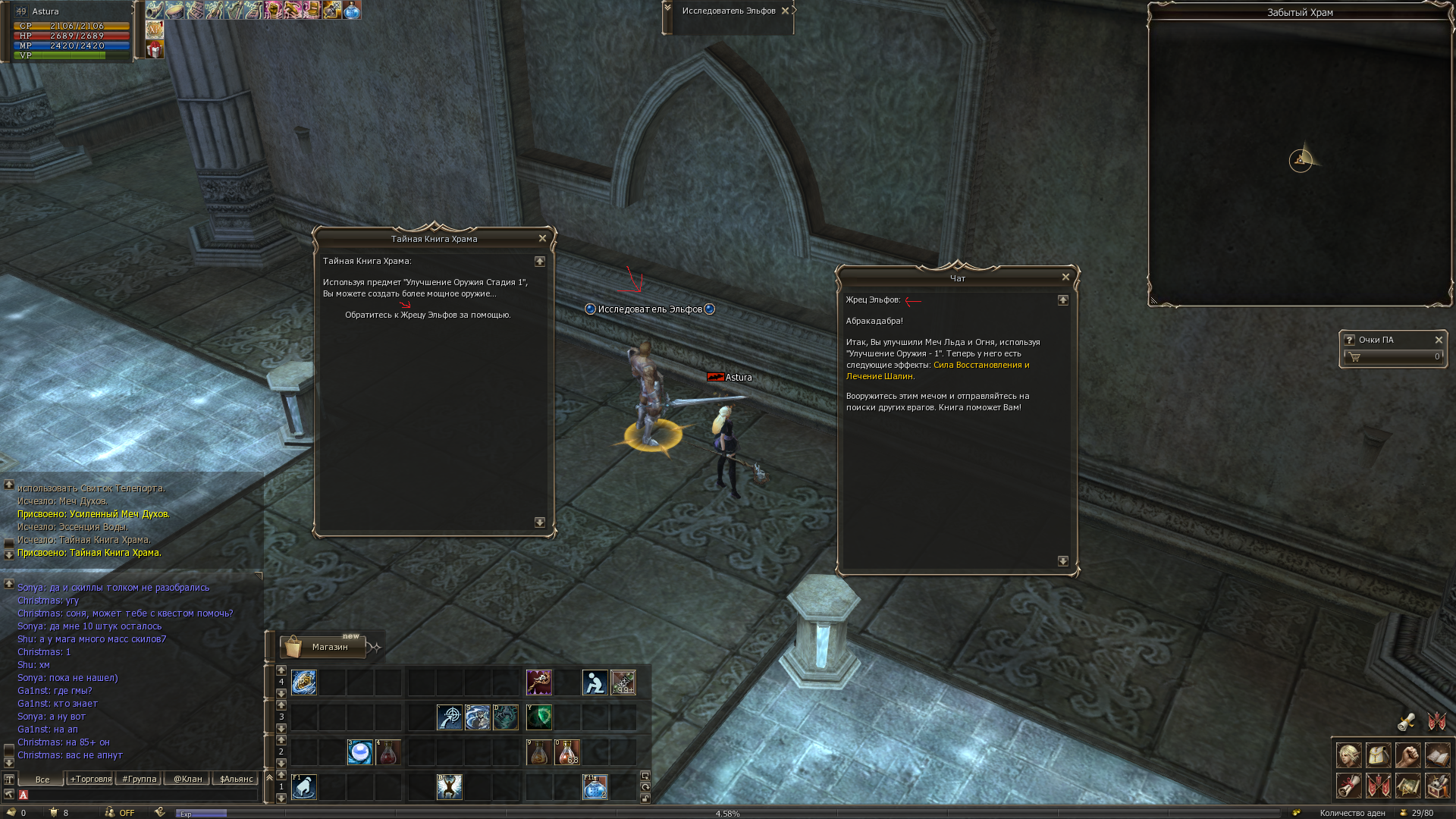1456x819 pixels.
Task: Select the Все chat tab
Action: [42, 779]
